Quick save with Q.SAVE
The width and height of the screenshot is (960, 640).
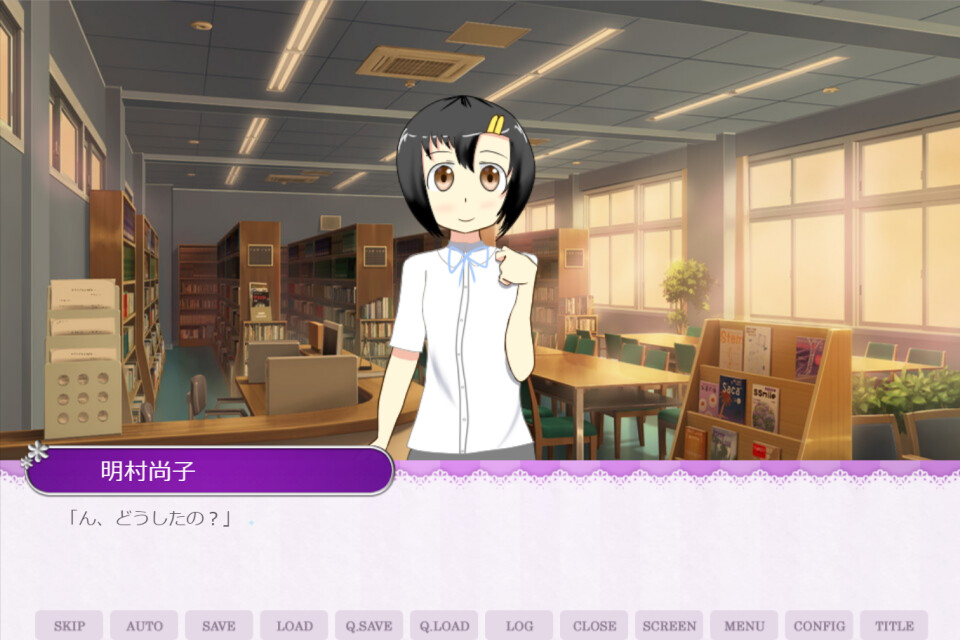pos(369,626)
